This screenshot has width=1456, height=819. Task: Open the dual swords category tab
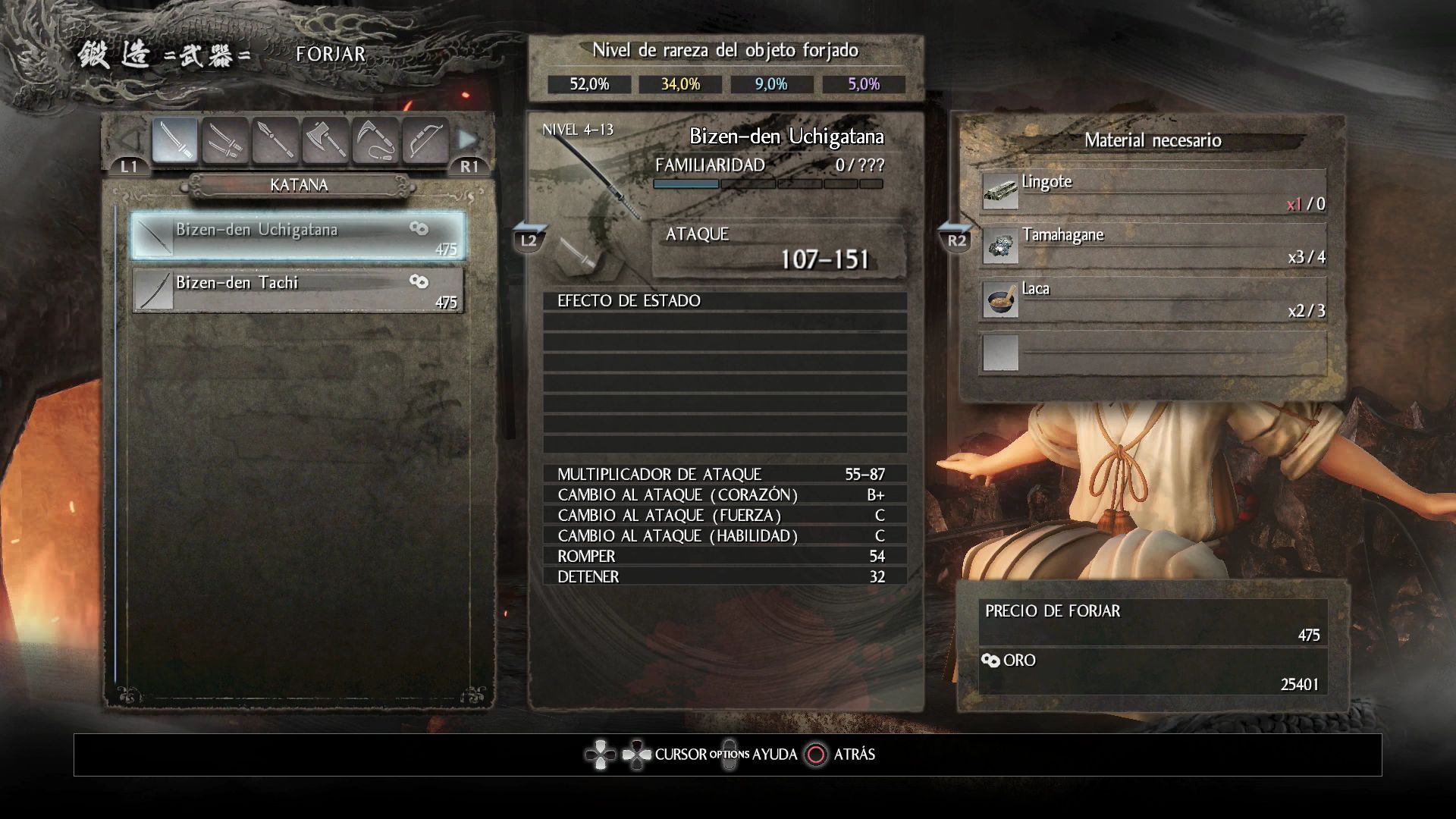click(x=225, y=140)
